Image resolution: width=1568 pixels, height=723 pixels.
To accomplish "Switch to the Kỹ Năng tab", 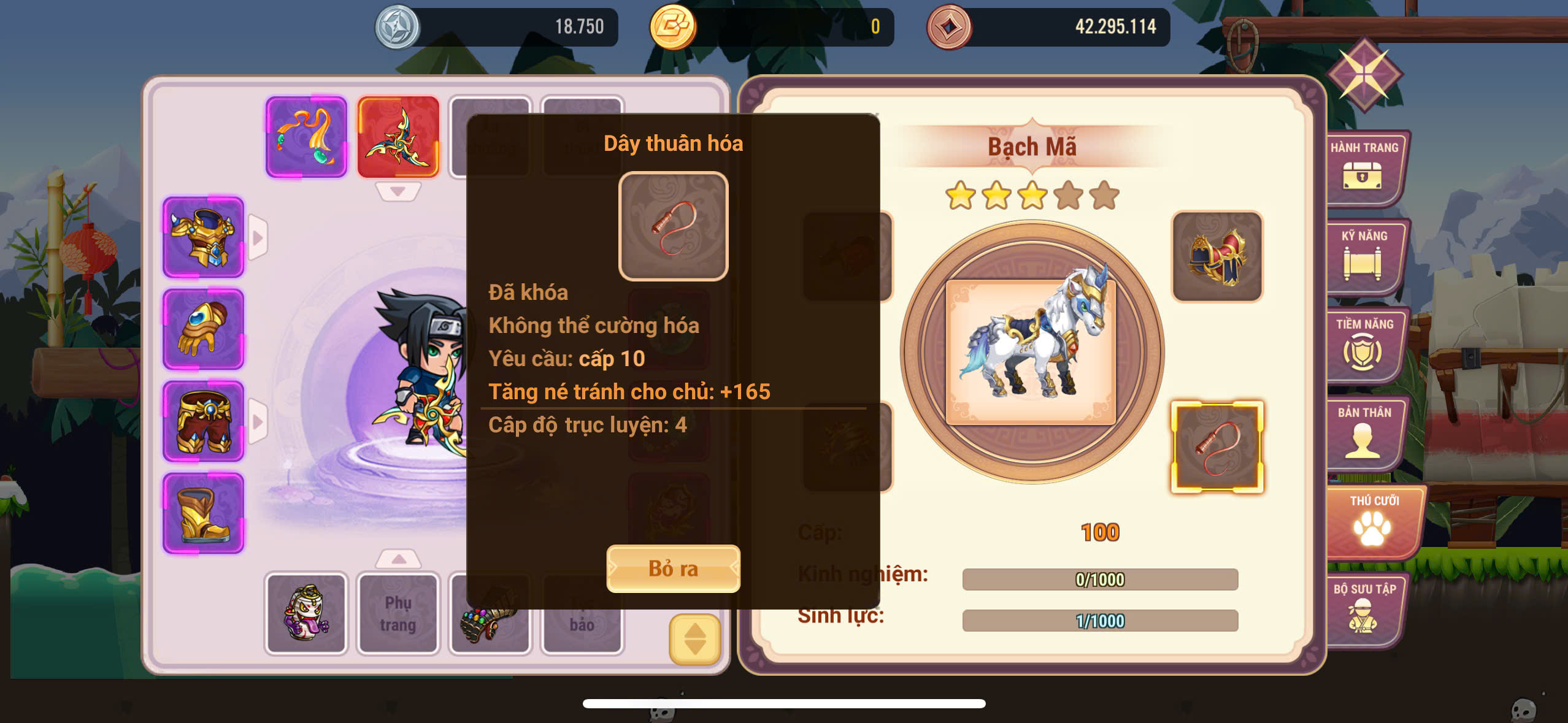I will tap(1364, 256).
